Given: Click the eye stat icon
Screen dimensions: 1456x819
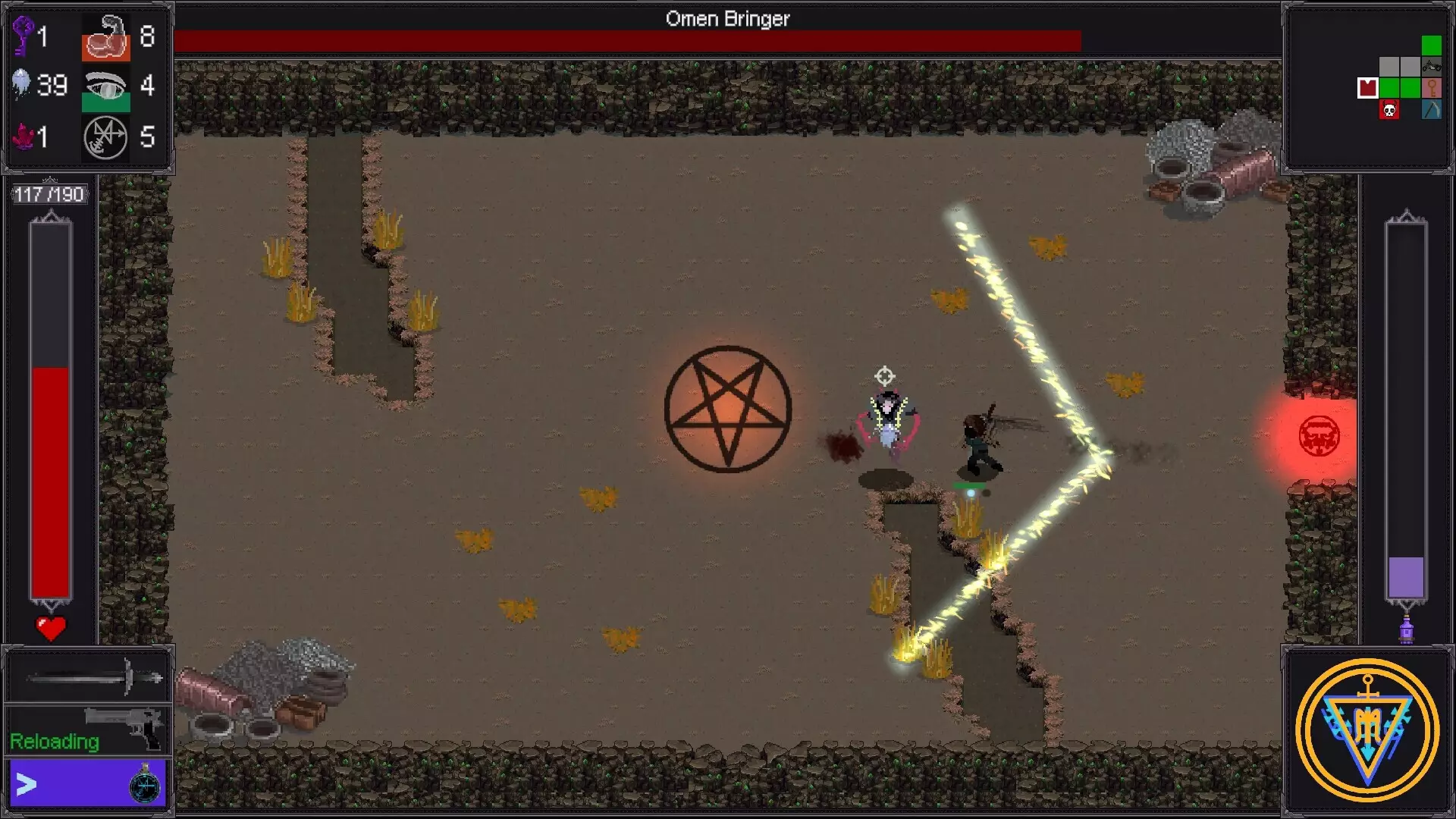Looking at the screenshot, I should point(105,87).
